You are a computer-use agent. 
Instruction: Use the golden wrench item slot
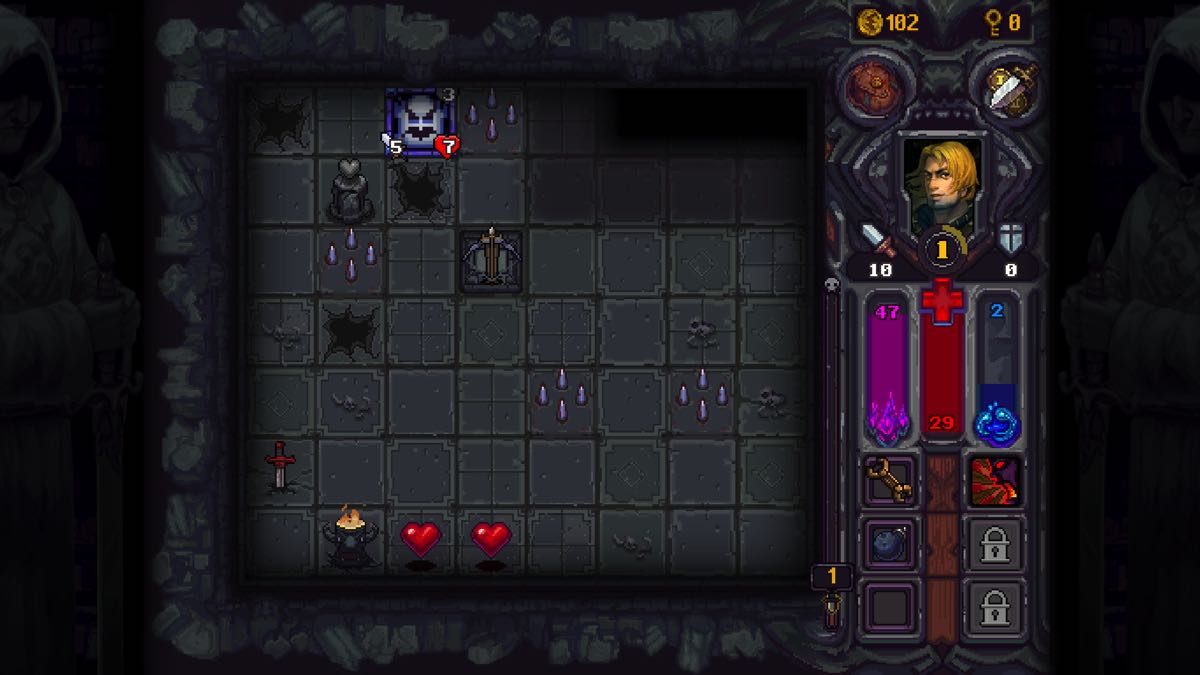click(890, 481)
